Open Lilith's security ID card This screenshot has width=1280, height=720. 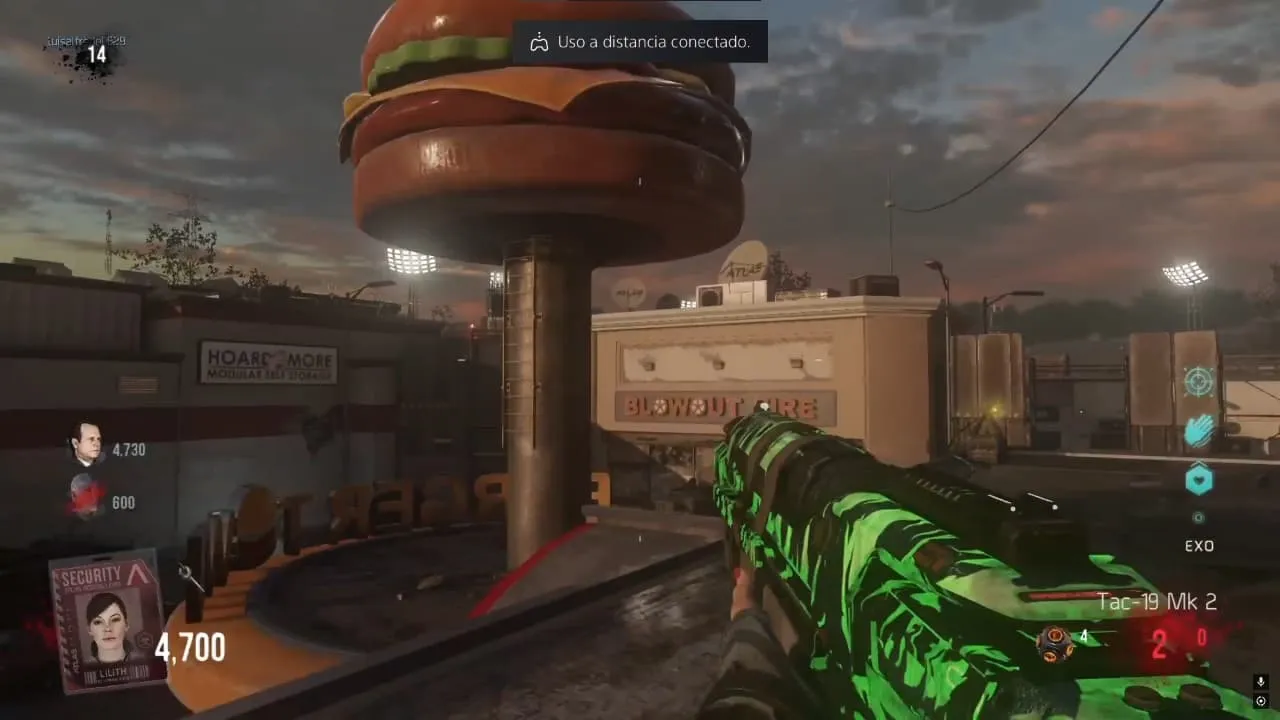pos(106,621)
